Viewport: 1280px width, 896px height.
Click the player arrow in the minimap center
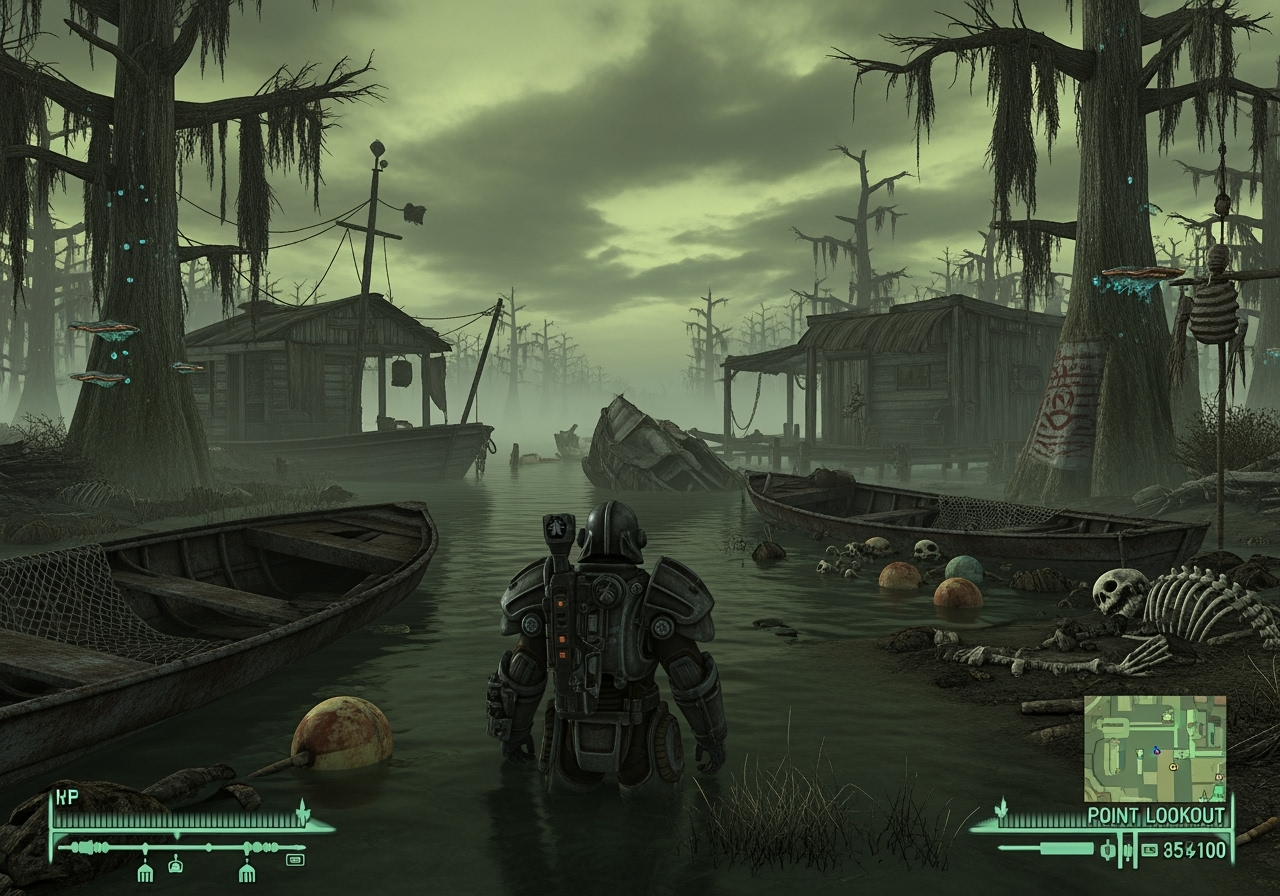click(1156, 751)
